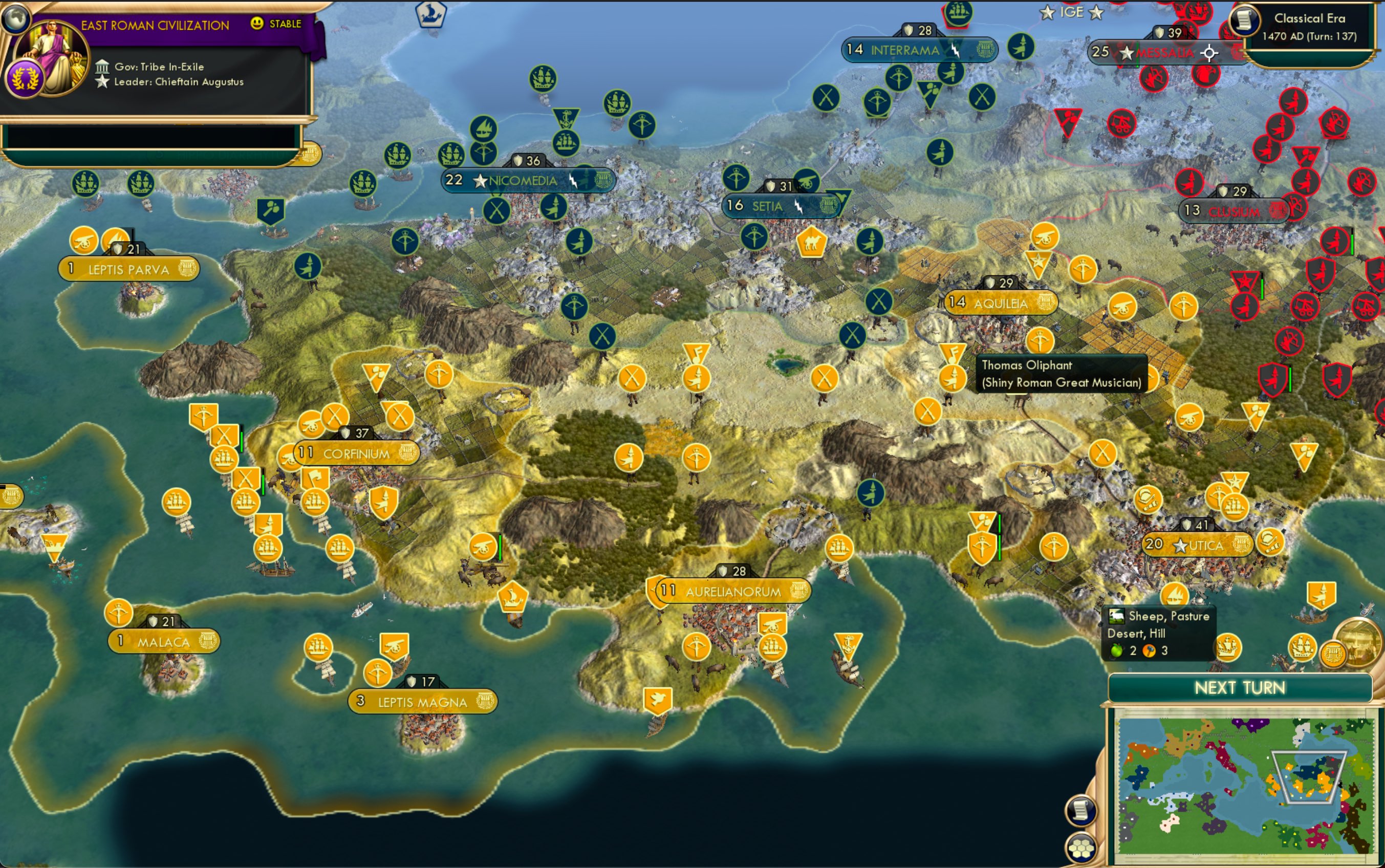Open the Utica city banner

(1197, 545)
